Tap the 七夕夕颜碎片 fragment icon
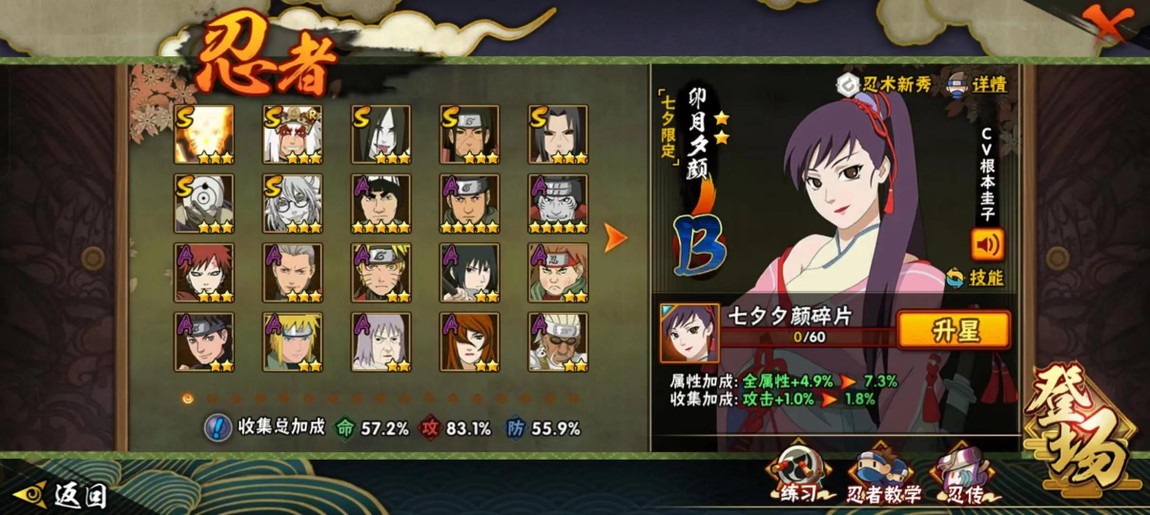The height and width of the screenshot is (515, 1150). pos(689,333)
